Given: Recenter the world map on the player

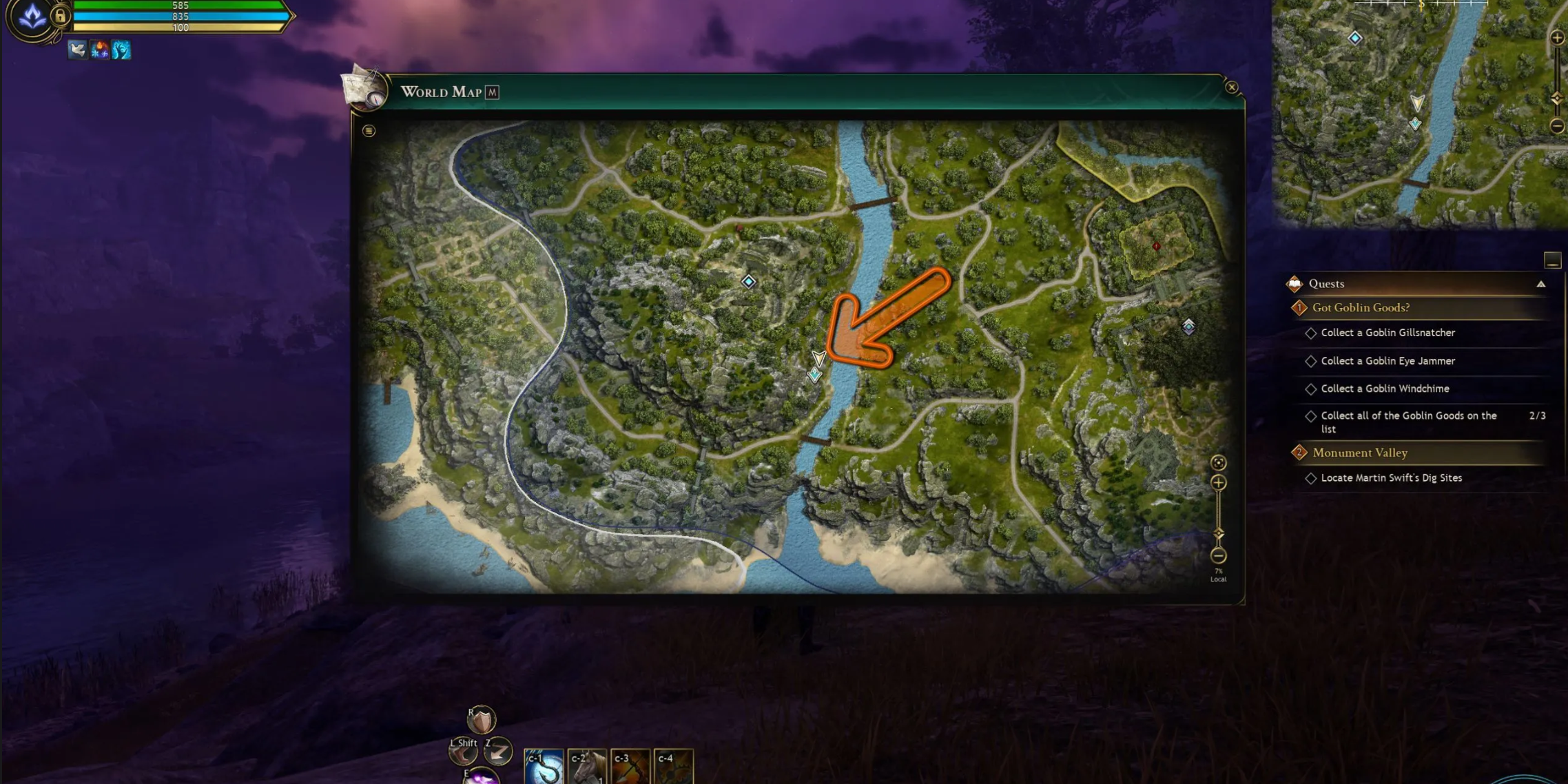Looking at the screenshot, I should 1218,462.
